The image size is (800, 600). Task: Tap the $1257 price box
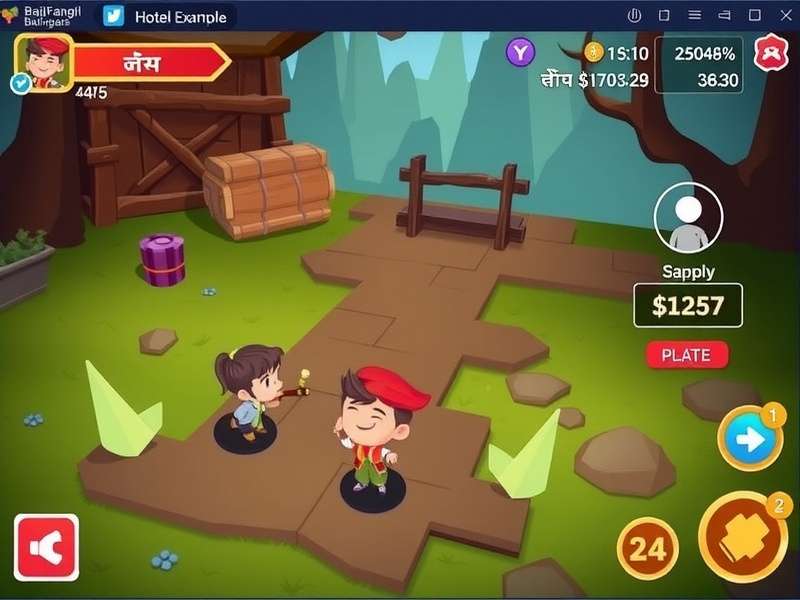tap(688, 305)
